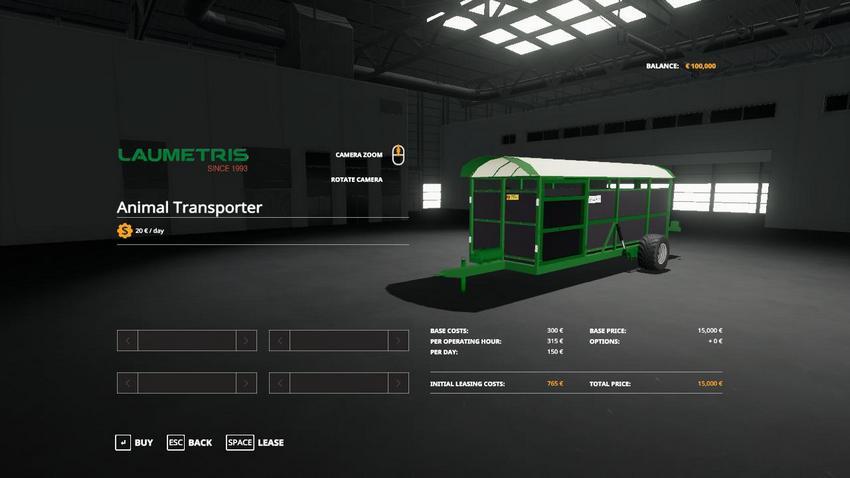Go back from the shop configuration screen
Image resolution: width=850 pixels, height=478 pixels.
click(x=189, y=442)
